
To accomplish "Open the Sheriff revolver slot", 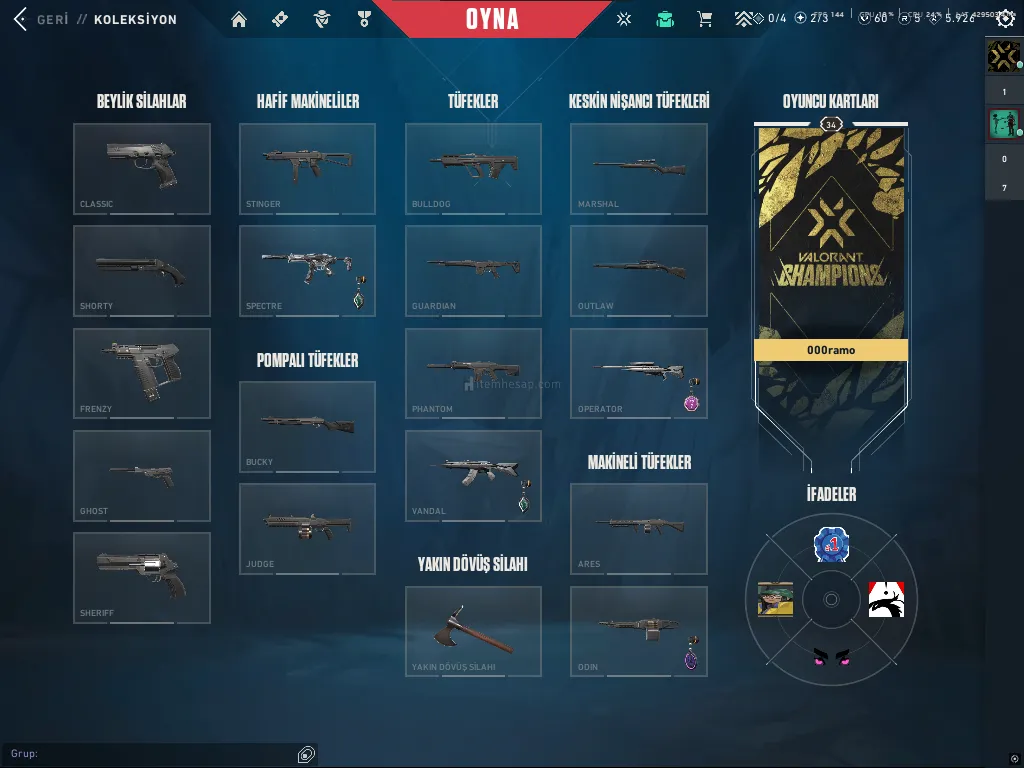I will 142,577.
